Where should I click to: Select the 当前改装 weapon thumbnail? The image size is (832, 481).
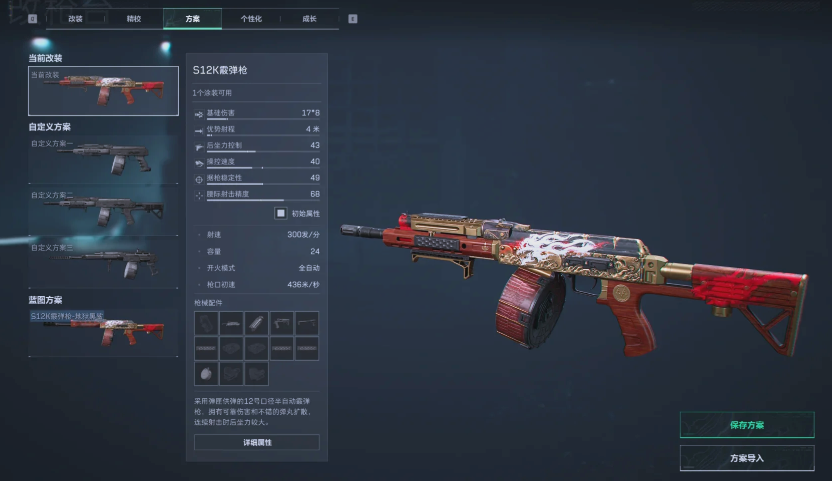[x=103, y=91]
